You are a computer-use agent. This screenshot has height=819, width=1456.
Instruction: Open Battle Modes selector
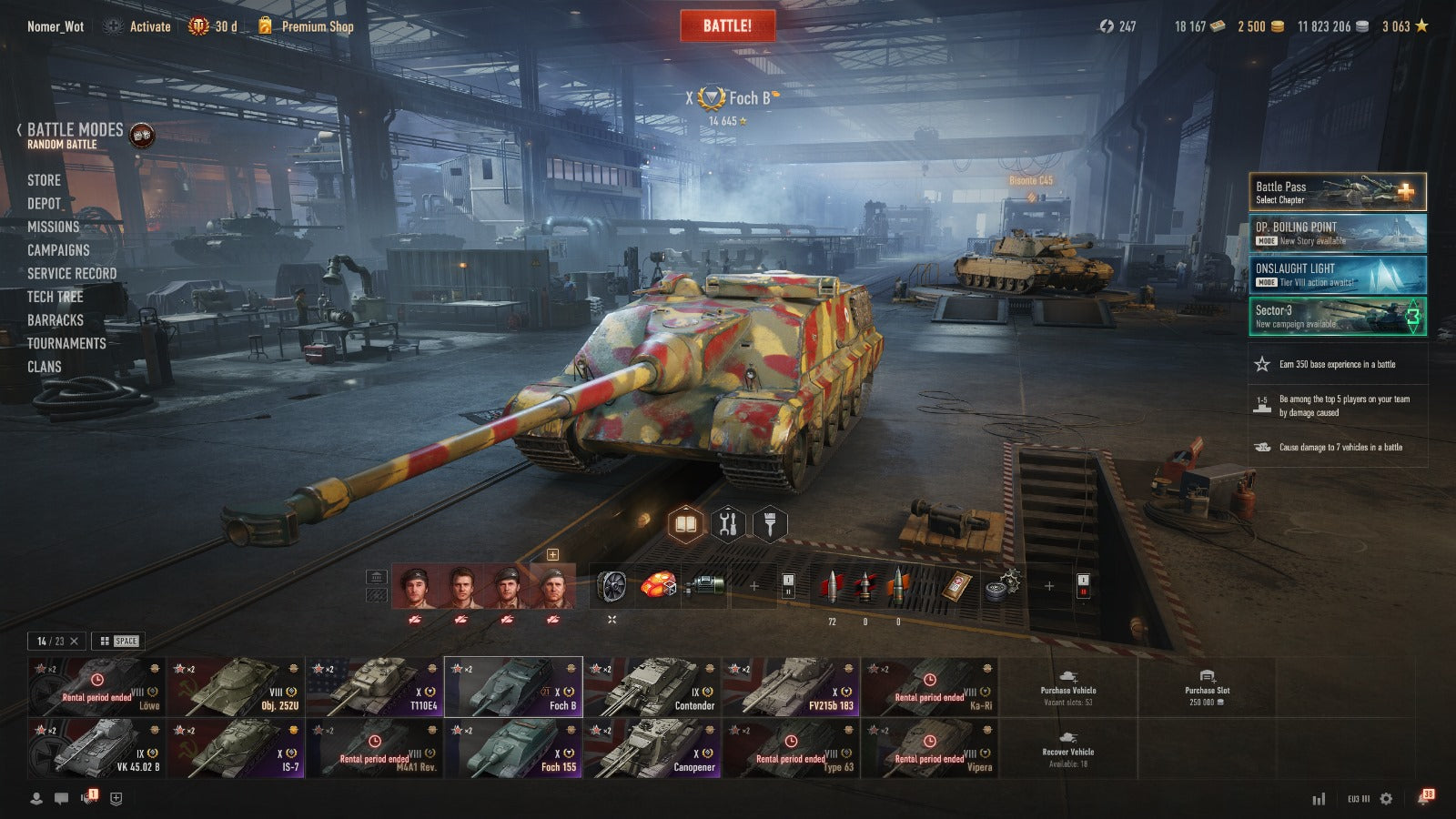(x=75, y=134)
